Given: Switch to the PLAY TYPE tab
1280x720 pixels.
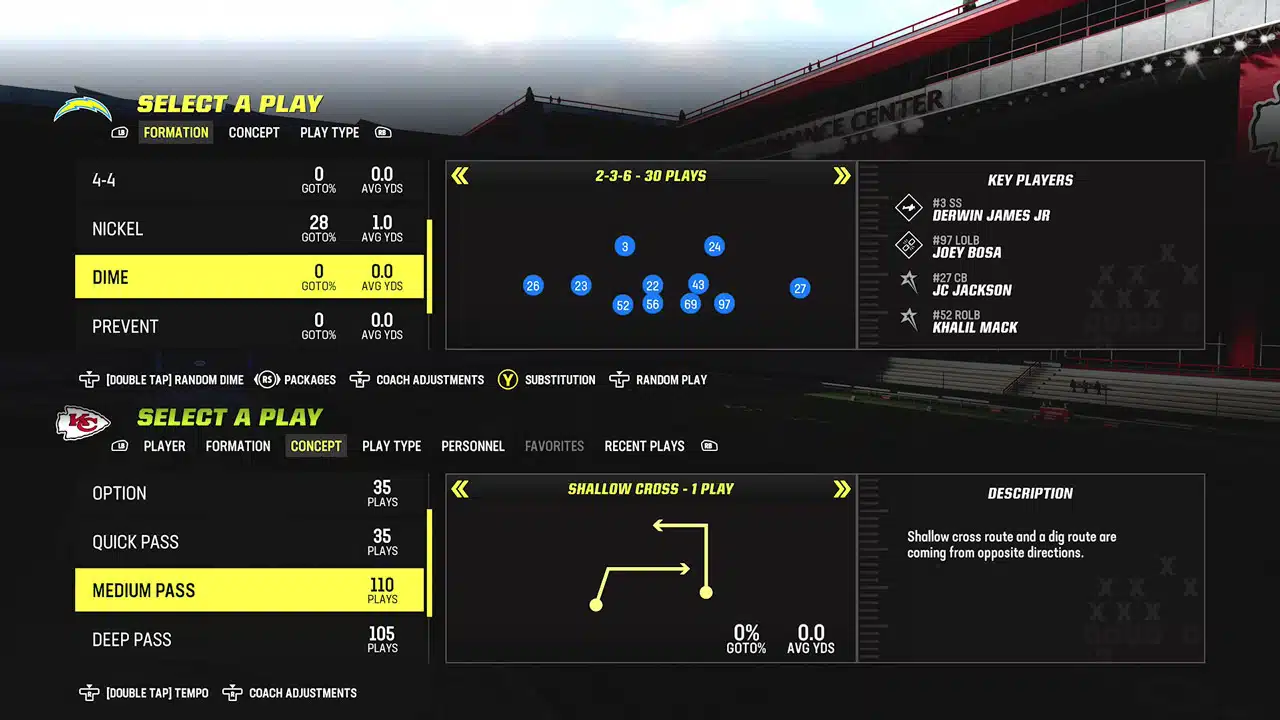Looking at the screenshot, I should click(329, 132).
